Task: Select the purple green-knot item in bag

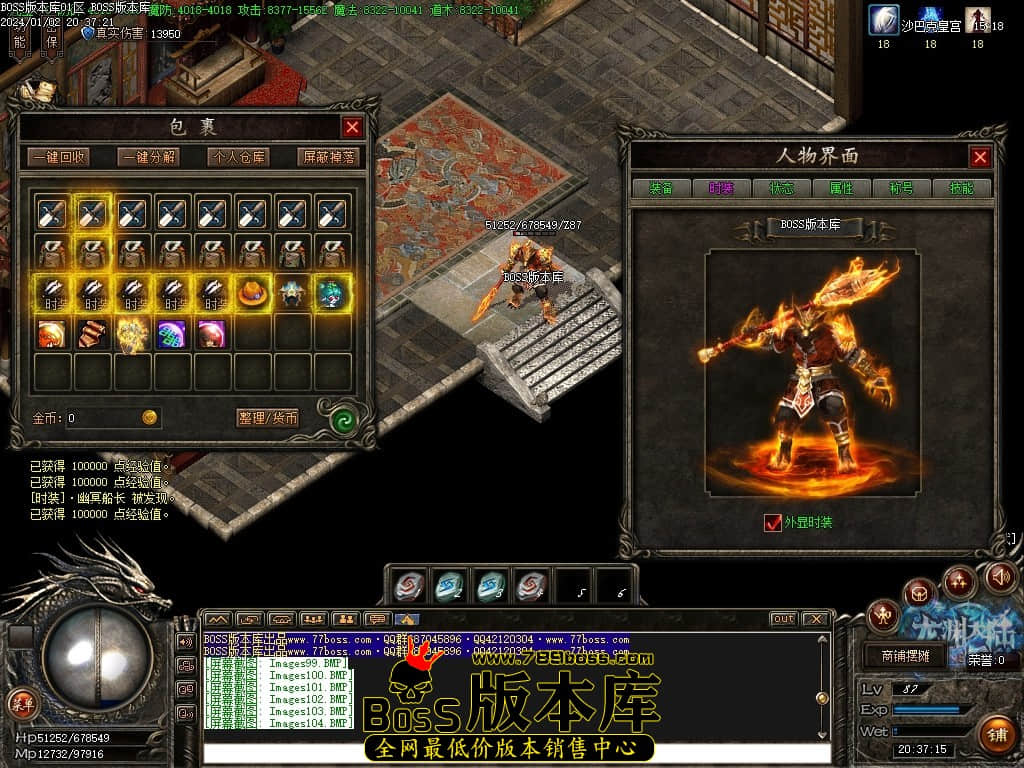Action: [x=173, y=333]
